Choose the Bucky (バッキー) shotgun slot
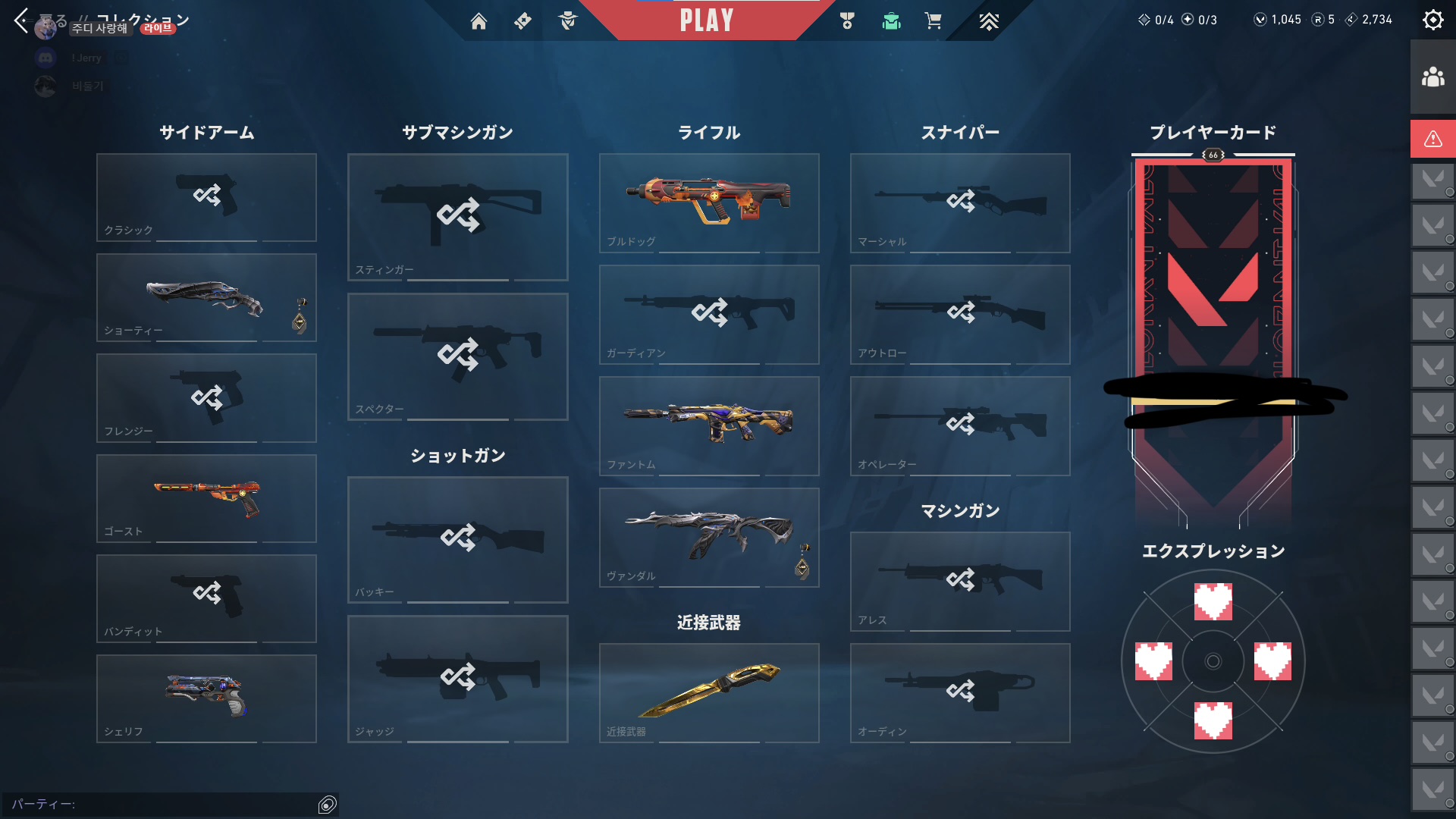This screenshot has width=1456, height=819. (457, 539)
